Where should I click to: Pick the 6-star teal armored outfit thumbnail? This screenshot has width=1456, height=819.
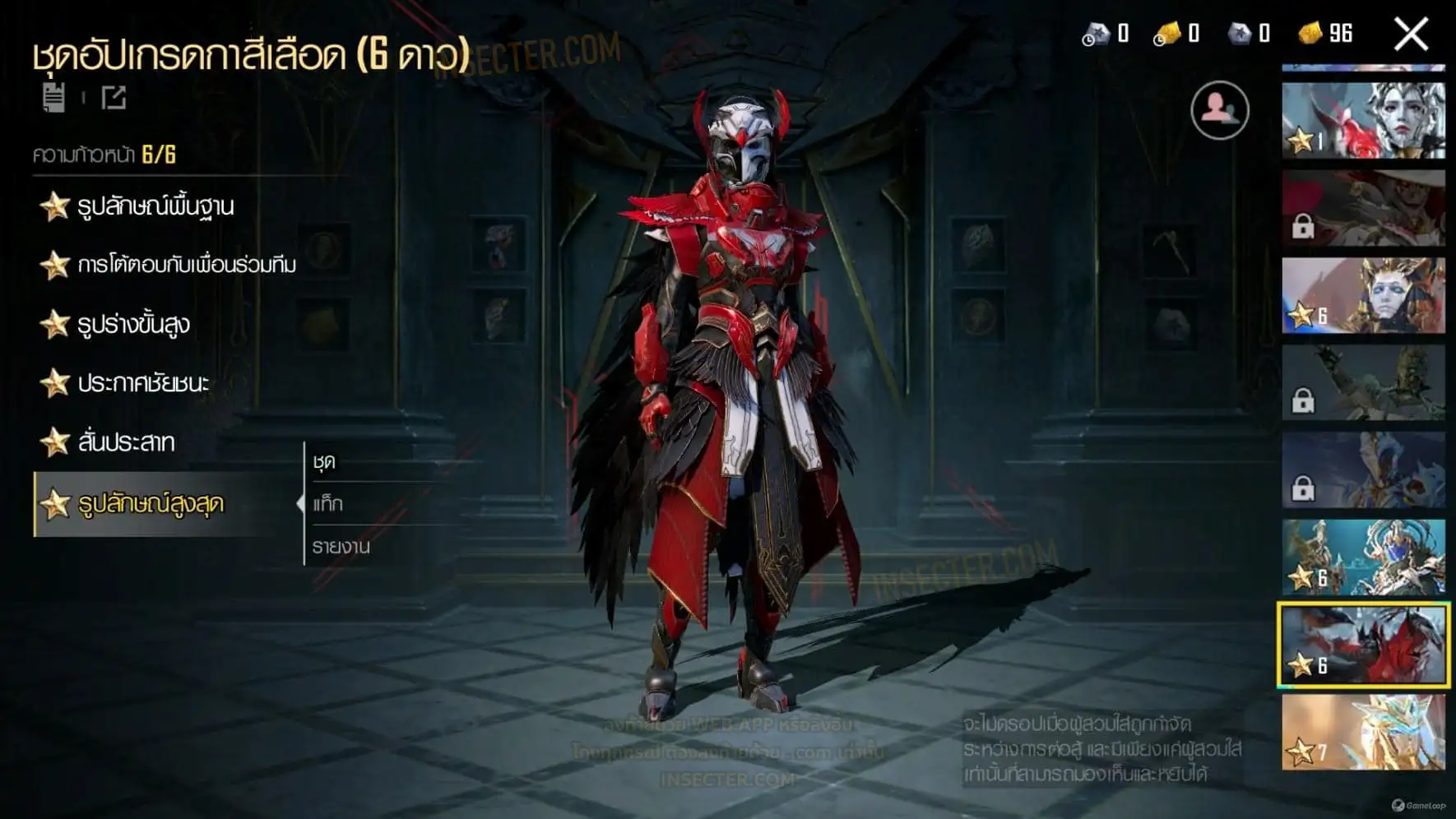point(1363,558)
